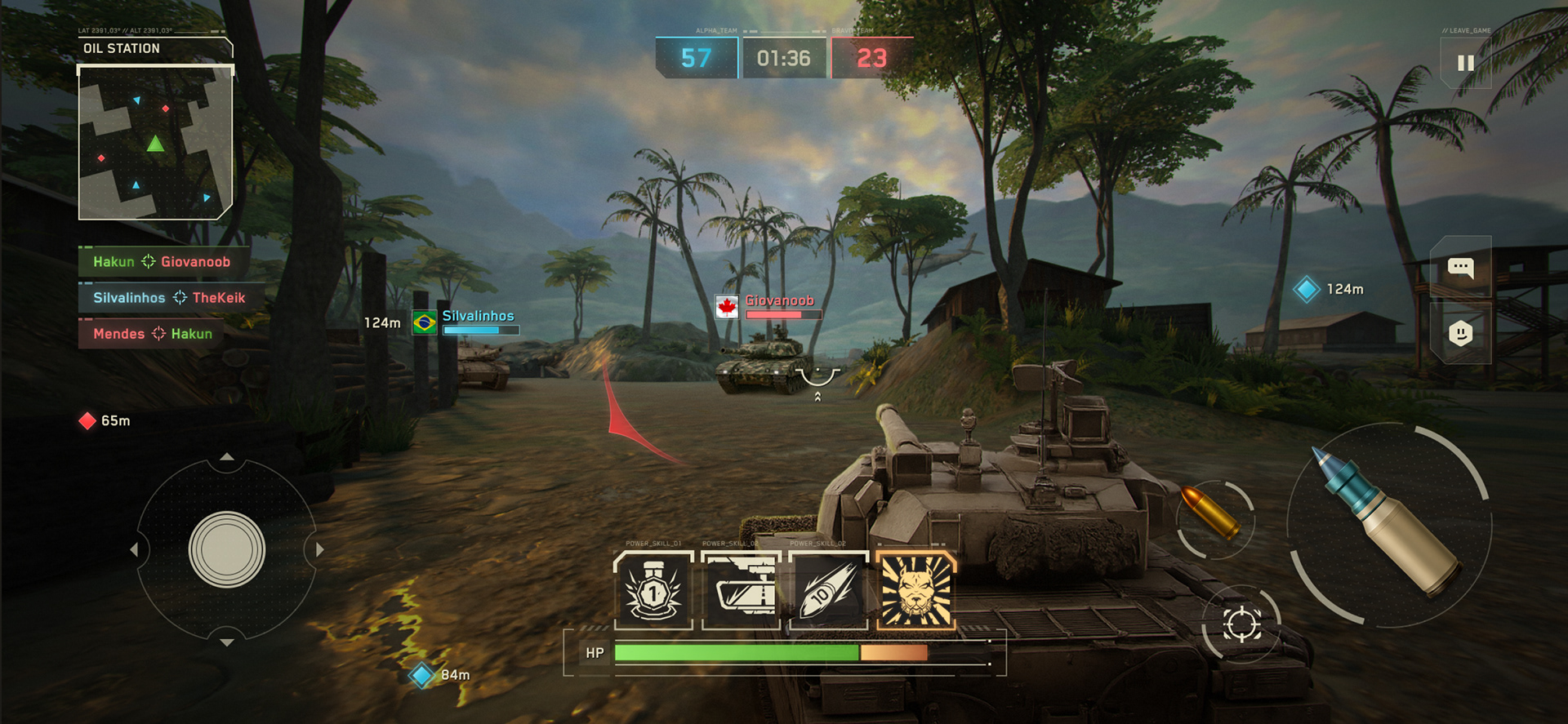Activate the highlighted panther head skill
This screenshot has width=1568, height=724.
point(915,590)
